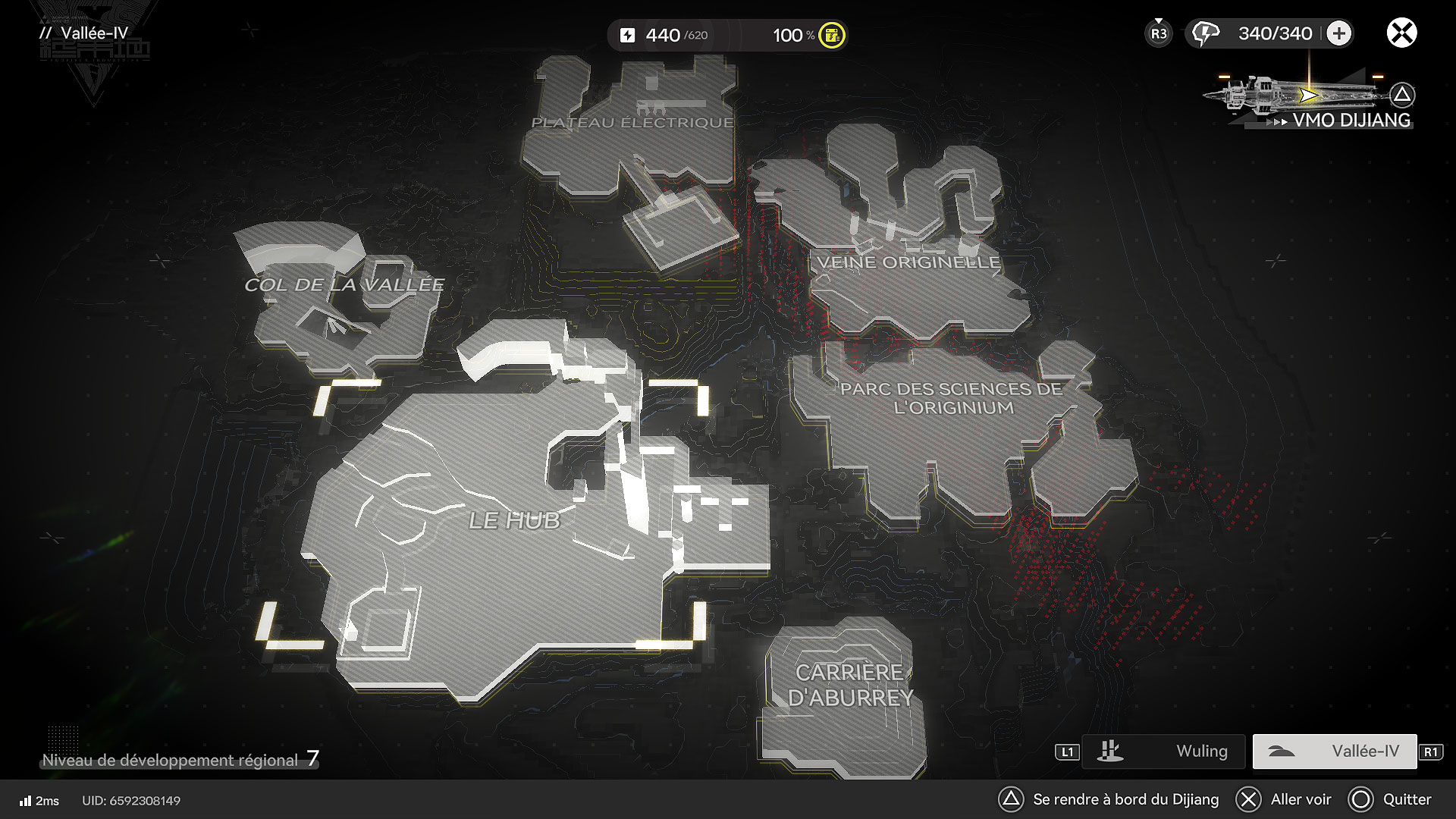Select Parc des Sciences de l'Originium
The image size is (1456, 819).
coord(951,399)
